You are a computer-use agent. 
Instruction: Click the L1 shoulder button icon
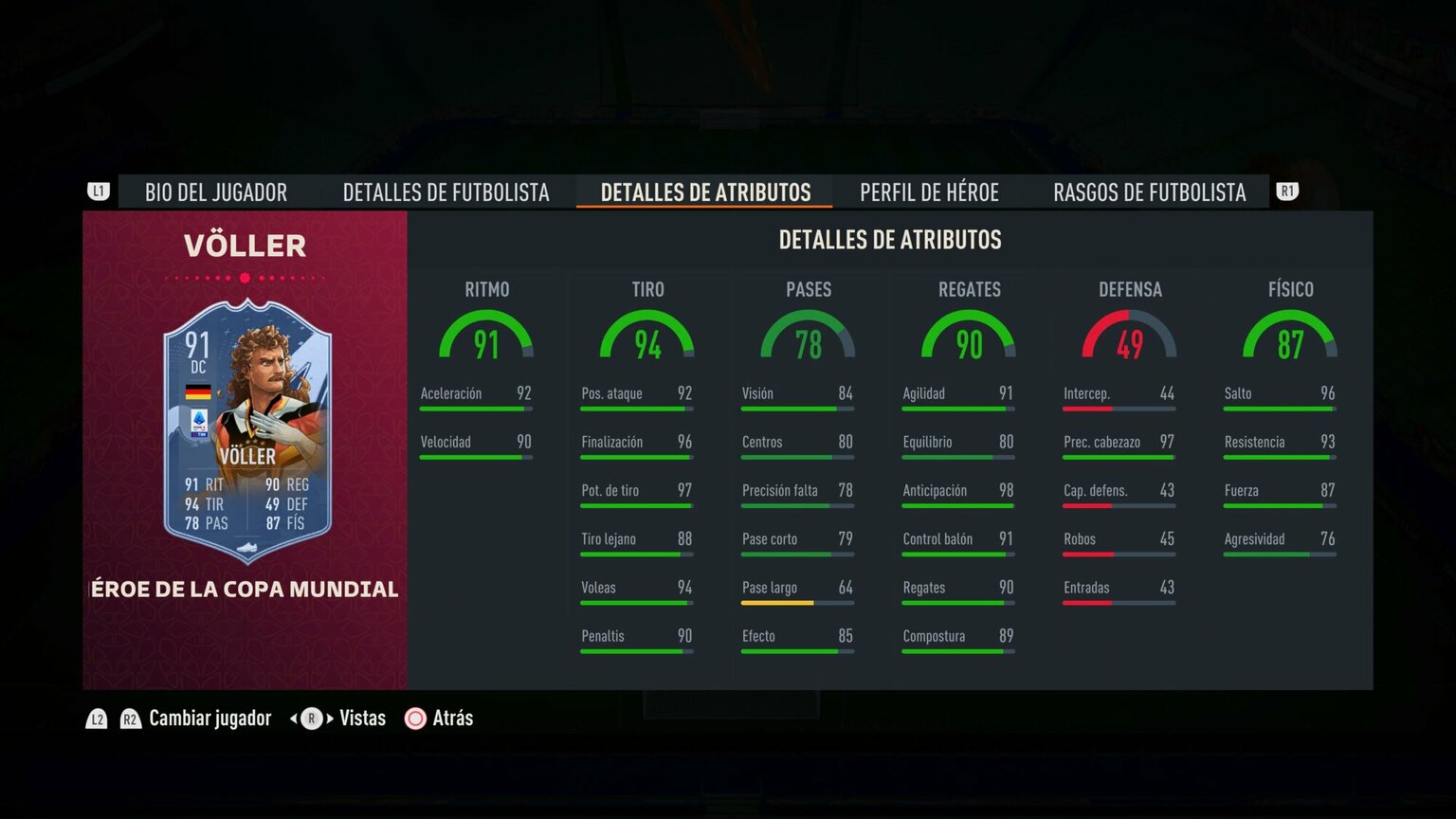coord(99,191)
